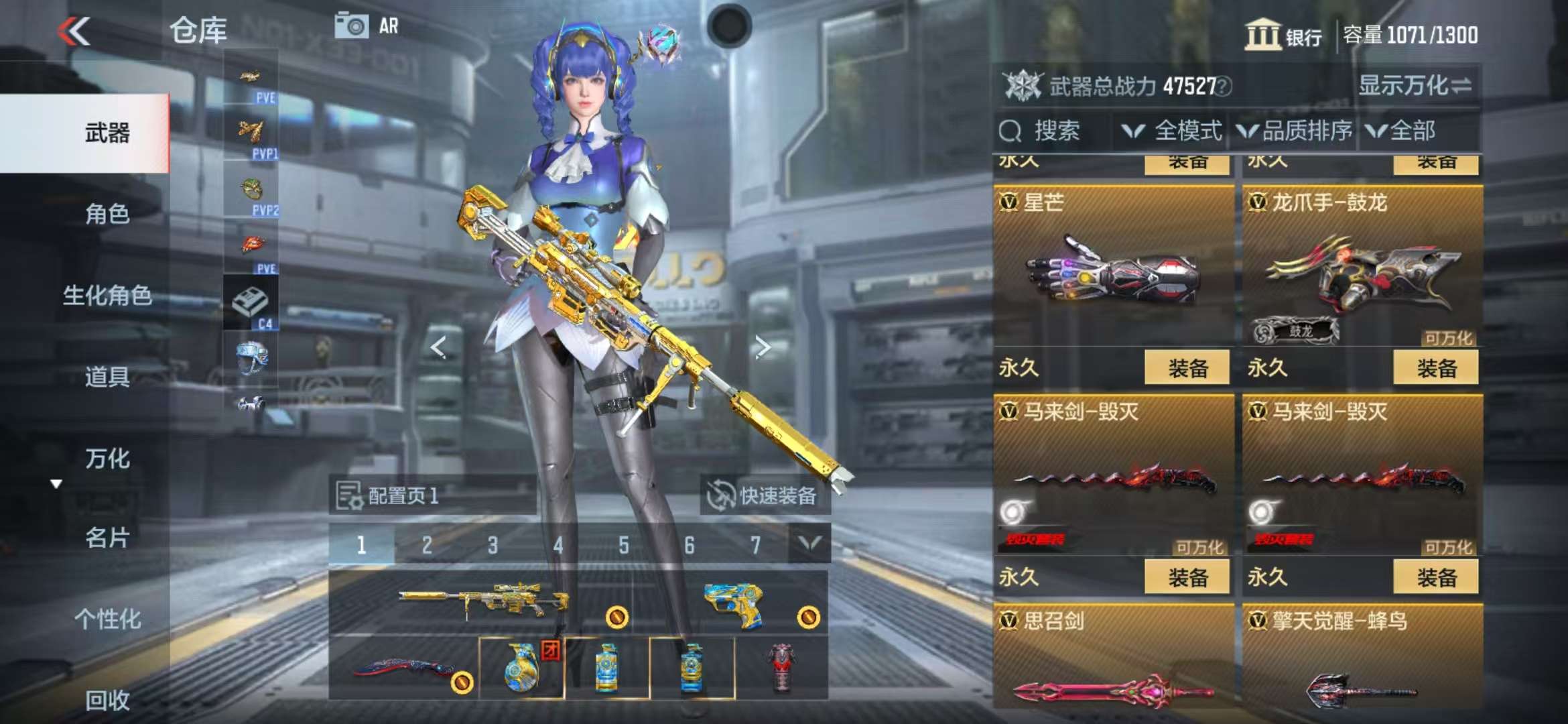Select the 万化 tab
The height and width of the screenshot is (724, 1568).
coord(107,459)
